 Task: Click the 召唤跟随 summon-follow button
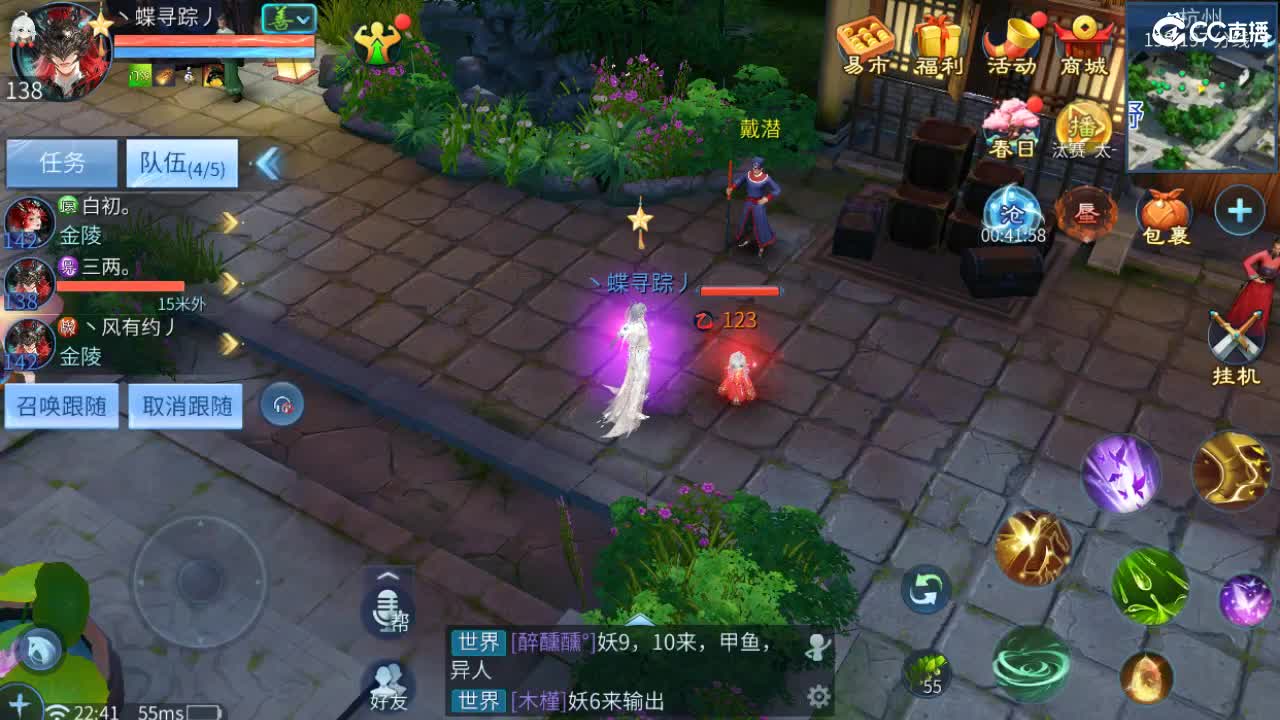(62, 405)
